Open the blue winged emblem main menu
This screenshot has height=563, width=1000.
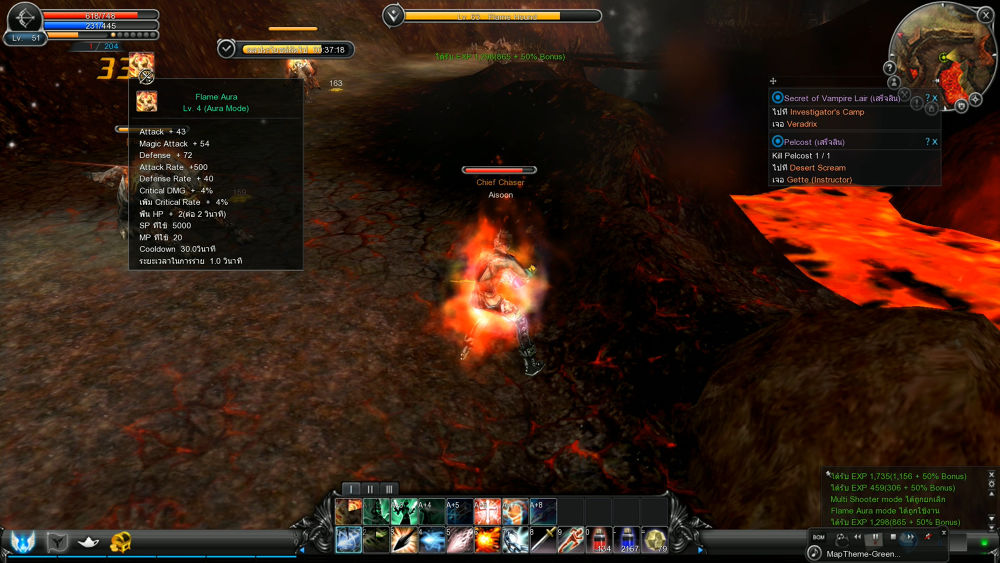tap(22, 541)
